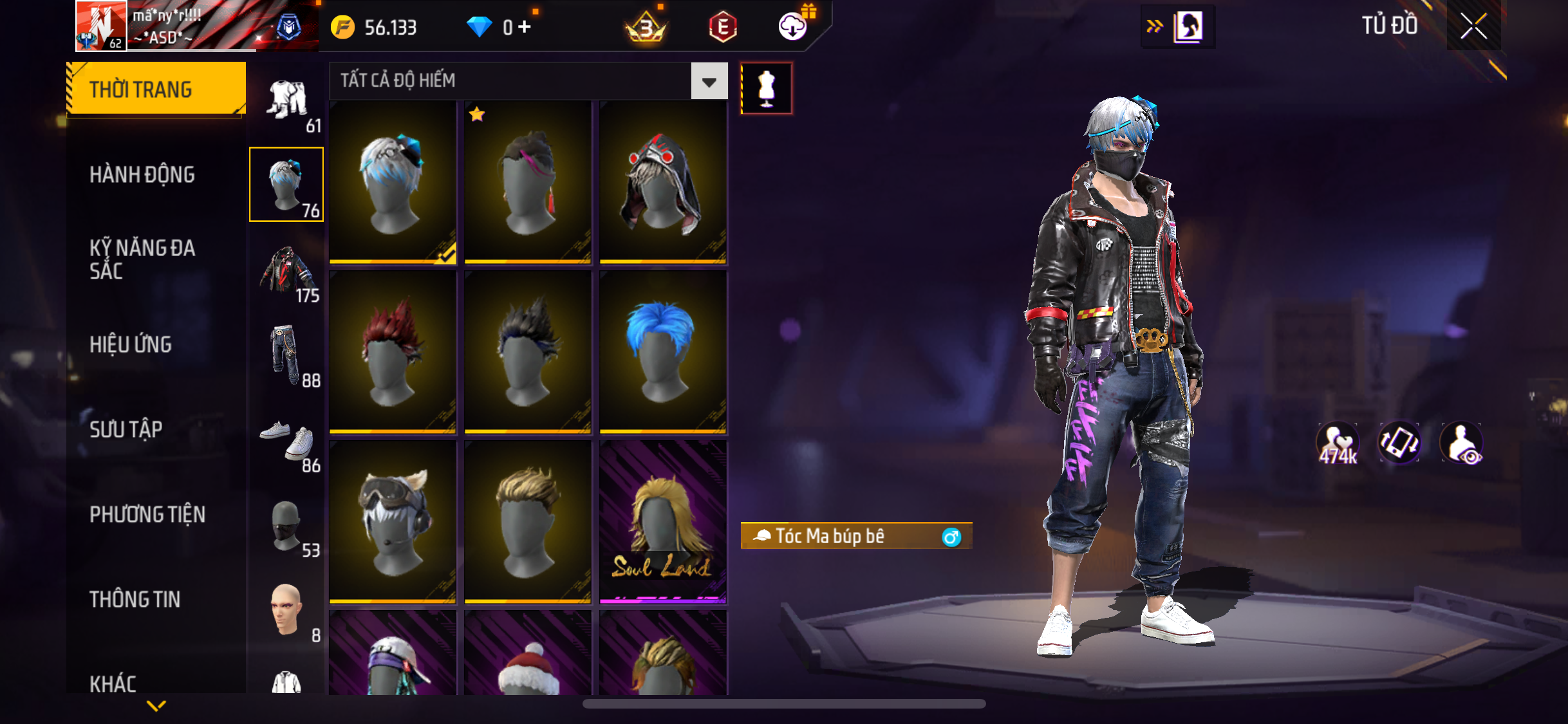The width and height of the screenshot is (1568, 724).
Task: Switch to the Hành Động tab
Action: 142,174
